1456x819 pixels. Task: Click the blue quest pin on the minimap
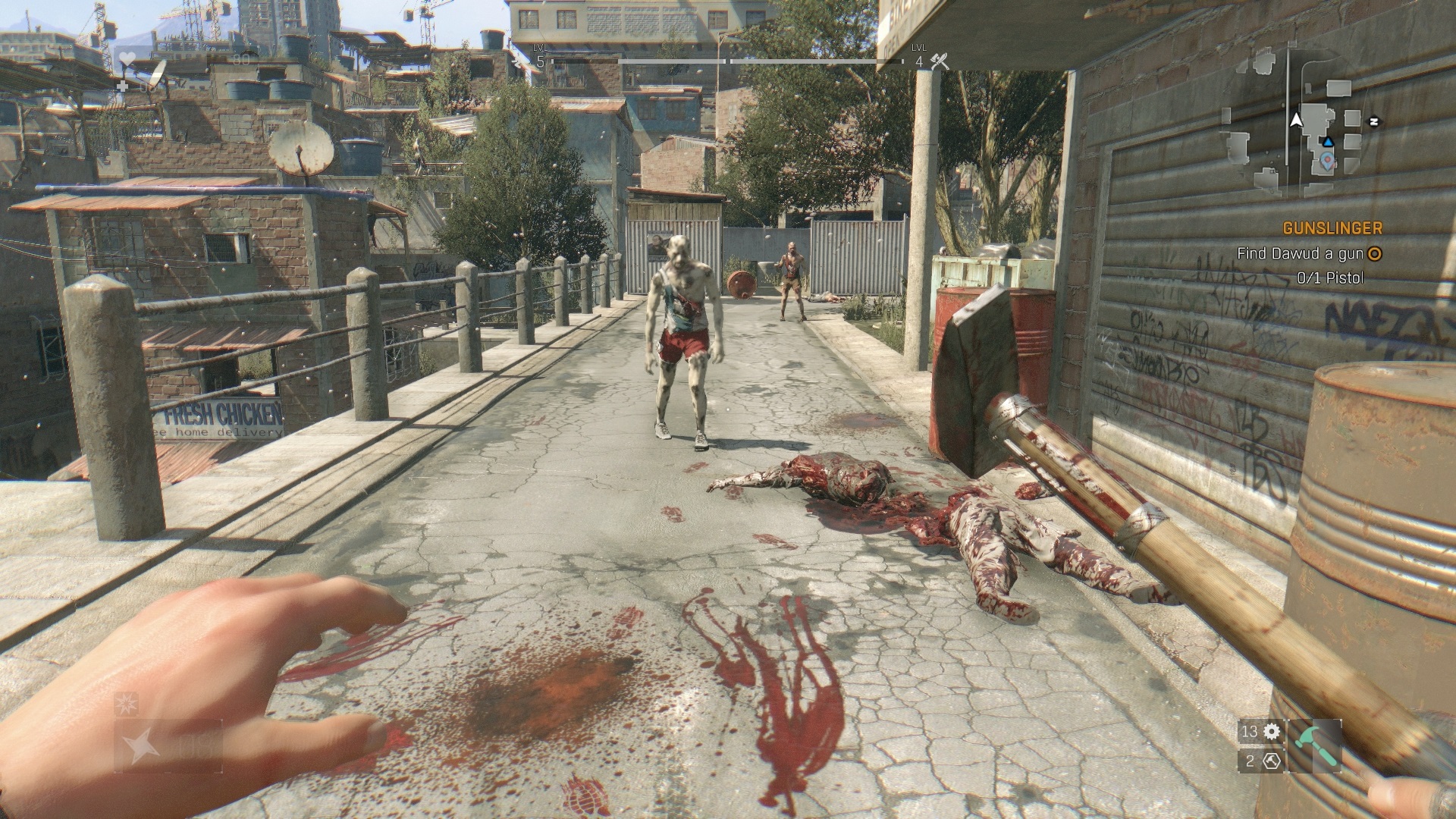pos(1327,161)
